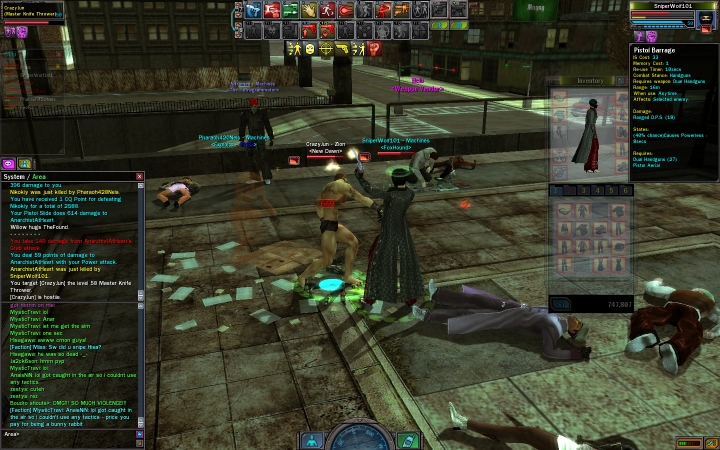Click the Area chat input field
Screen dimensions: 720x450
(x=70, y=434)
